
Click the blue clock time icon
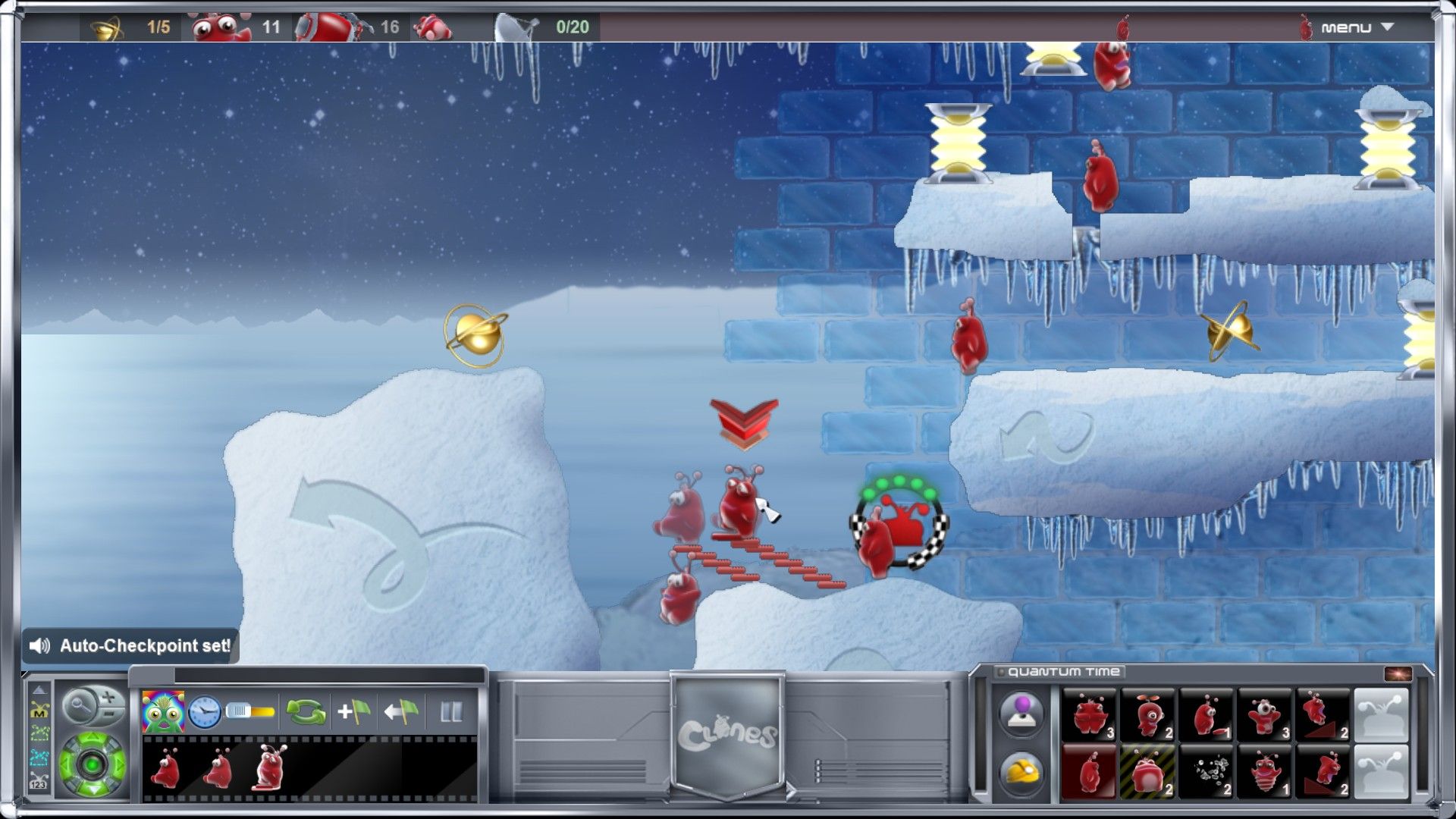click(x=205, y=711)
